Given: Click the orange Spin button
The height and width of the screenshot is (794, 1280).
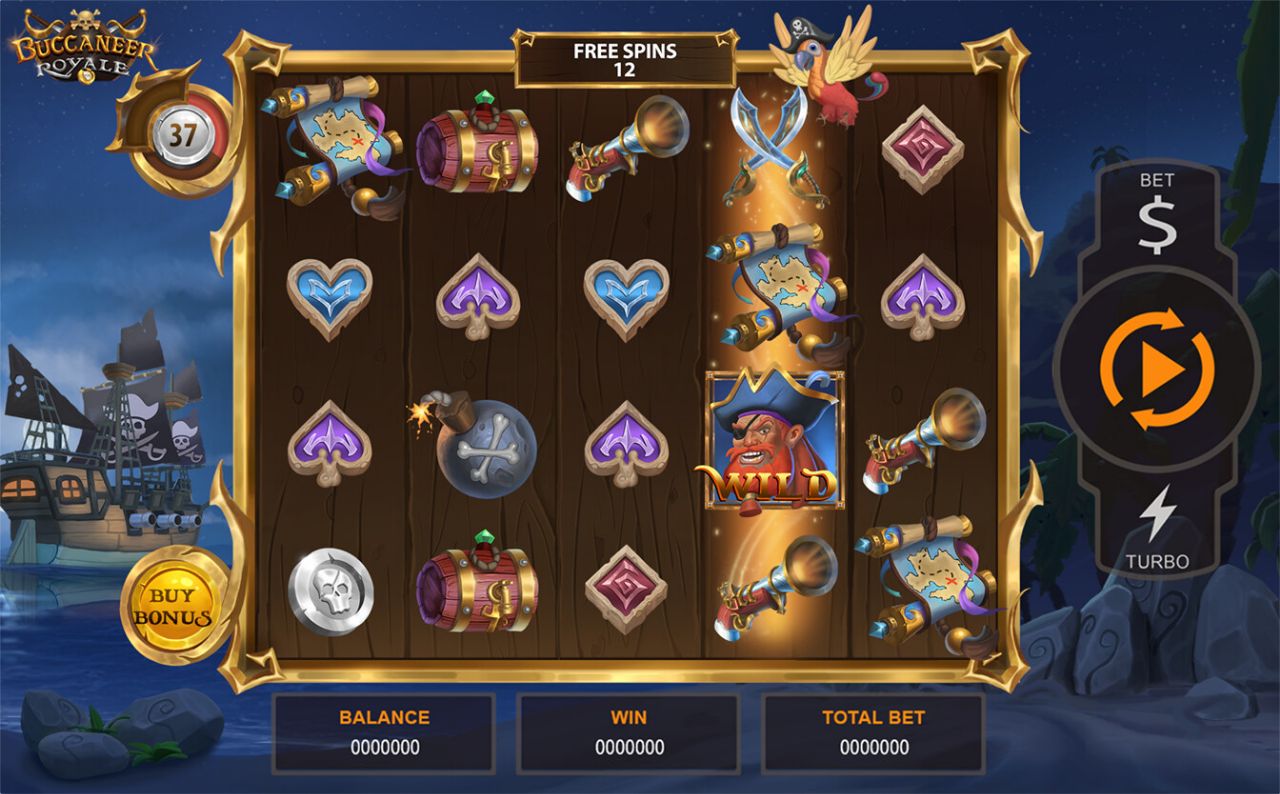Looking at the screenshot, I should click(1158, 368).
